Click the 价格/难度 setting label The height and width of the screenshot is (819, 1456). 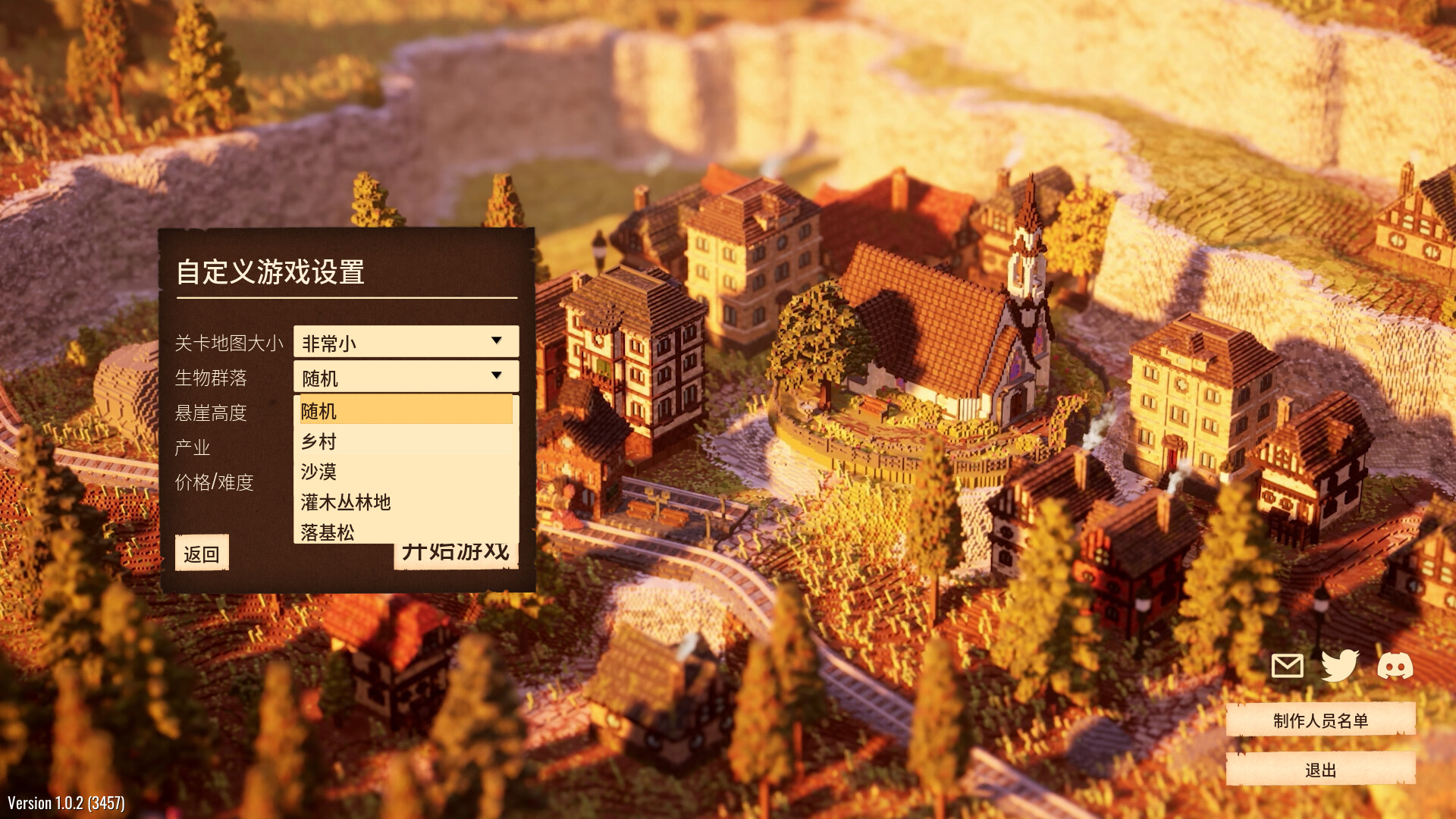[x=215, y=482]
